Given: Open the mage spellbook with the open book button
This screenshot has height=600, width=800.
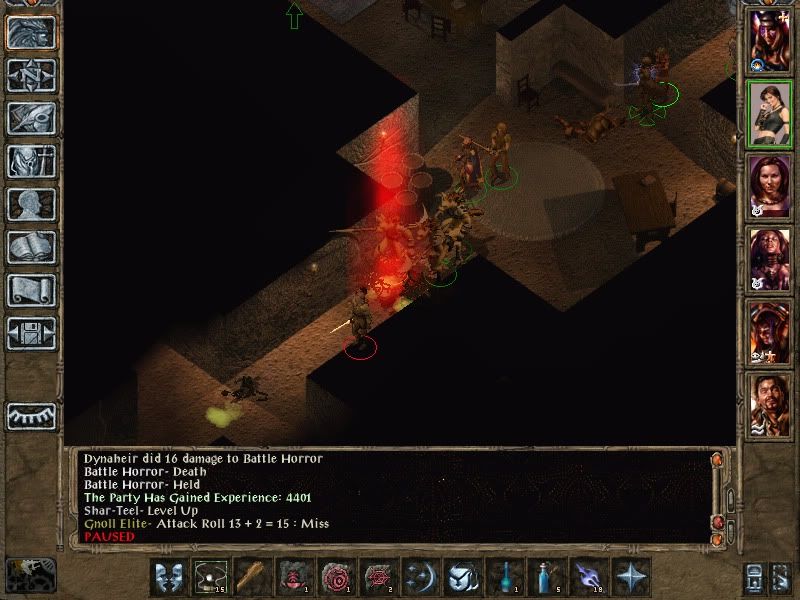Looking at the screenshot, I should 31,247.
